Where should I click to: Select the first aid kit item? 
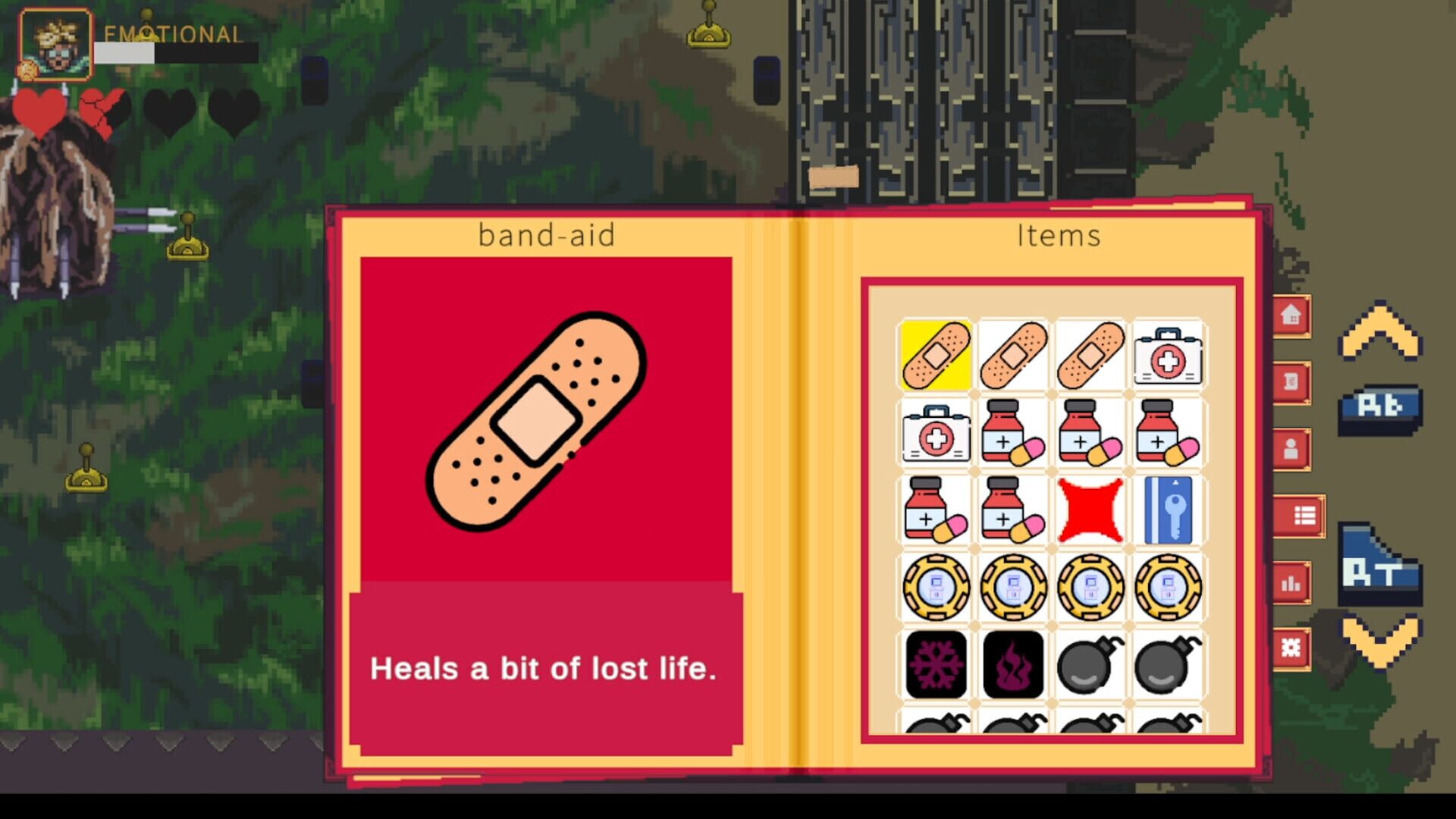click(1168, 355)
